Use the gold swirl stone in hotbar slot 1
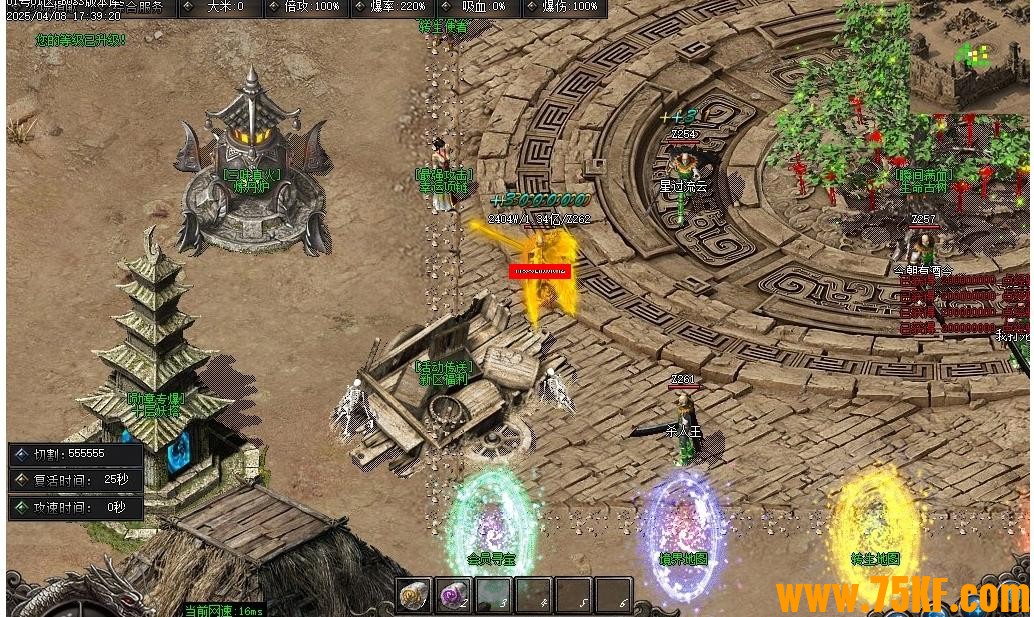This screenshot has height=617, width=1034. click(414, 596)
